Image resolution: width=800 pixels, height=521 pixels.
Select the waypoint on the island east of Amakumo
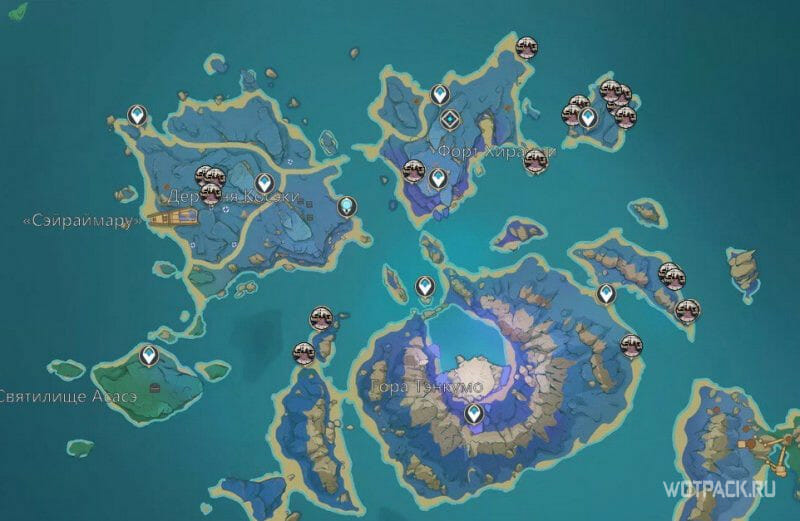click(x=605, y=294)
